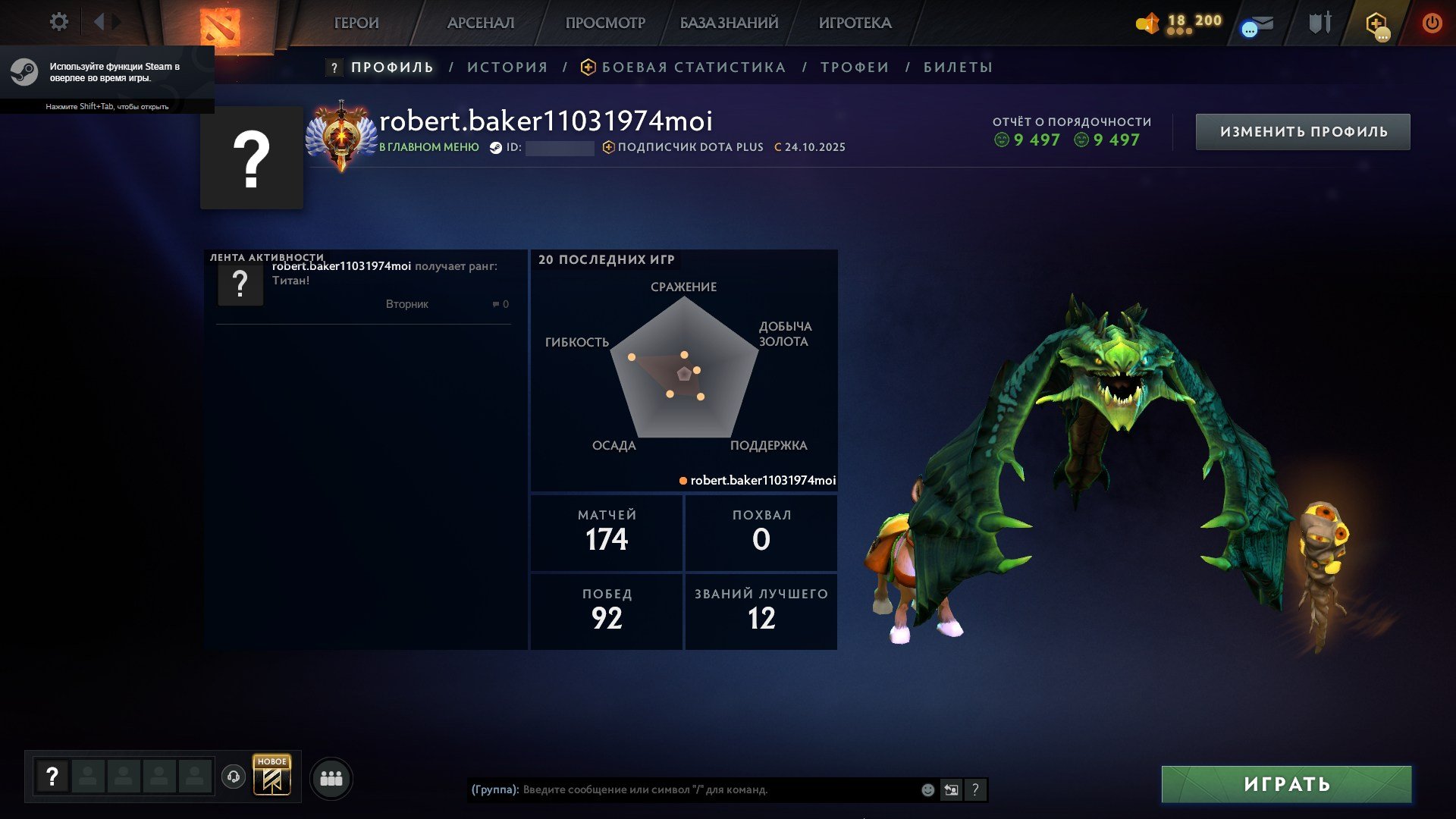Image resolution: width=1456 pixels, height=819 pixels.
Task: Open the База знаний menu
Action: tap(729, 23)
